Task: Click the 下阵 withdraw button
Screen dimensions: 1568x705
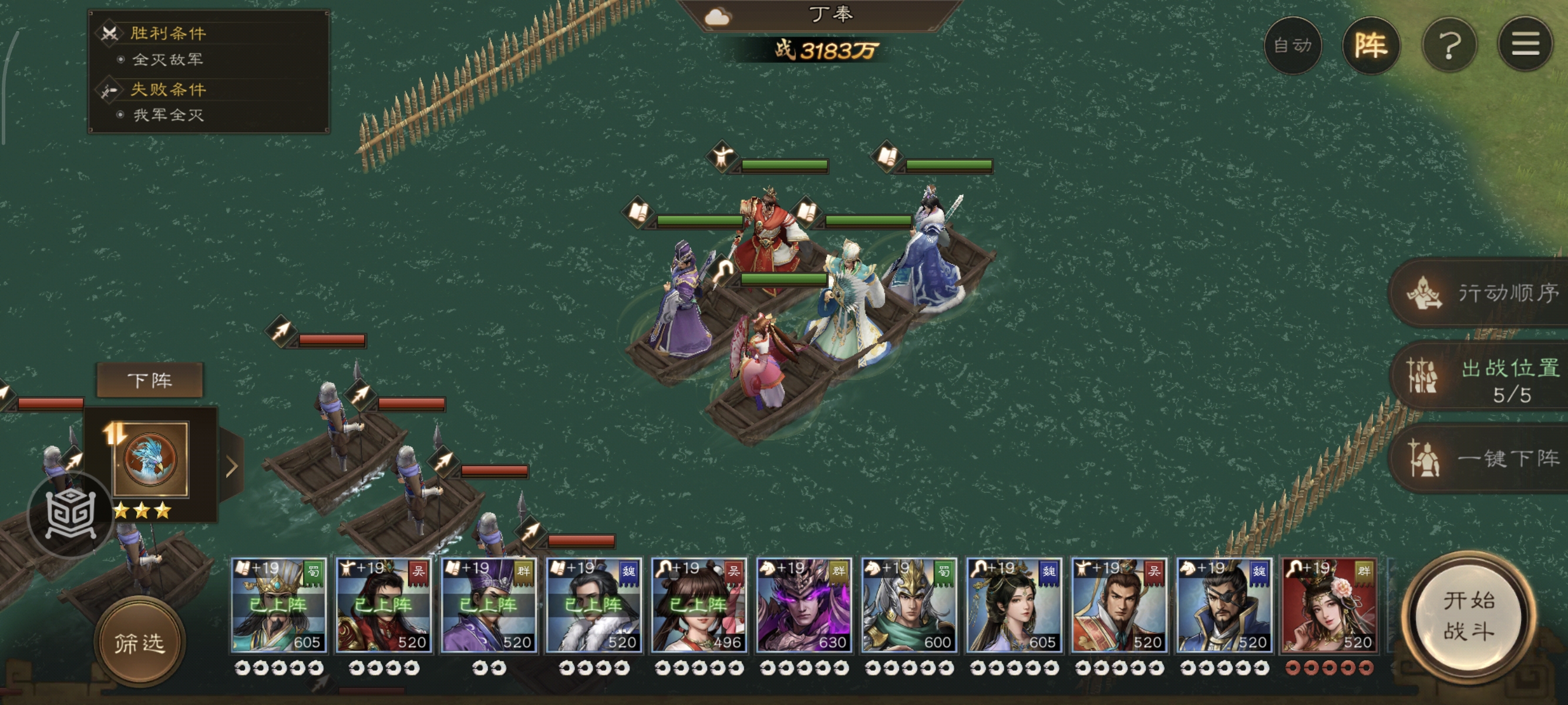Action: click(150, 381)
